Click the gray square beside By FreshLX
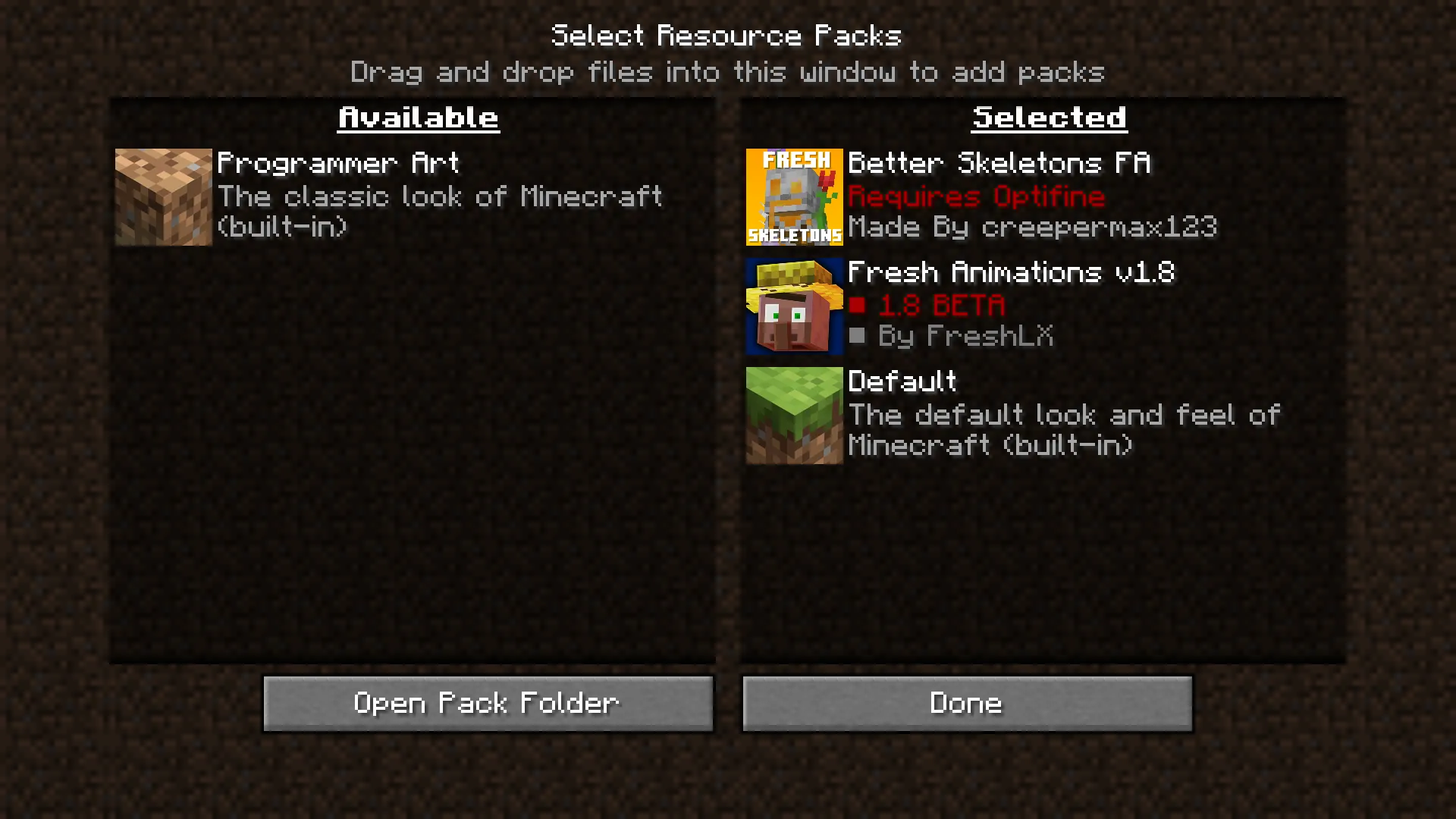 click(857, 336)
